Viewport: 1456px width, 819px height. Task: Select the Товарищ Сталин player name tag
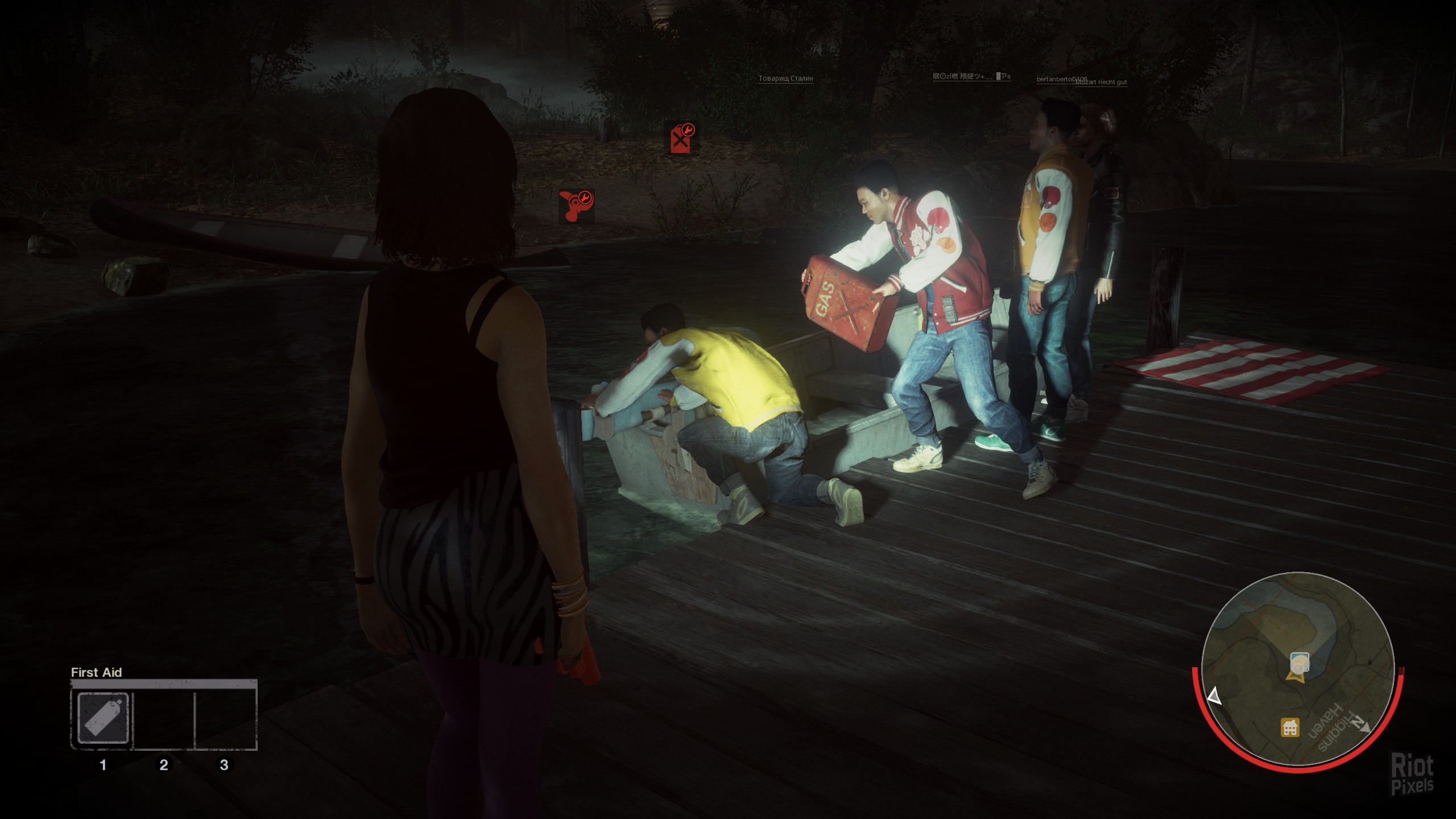[x=785, y=78]
